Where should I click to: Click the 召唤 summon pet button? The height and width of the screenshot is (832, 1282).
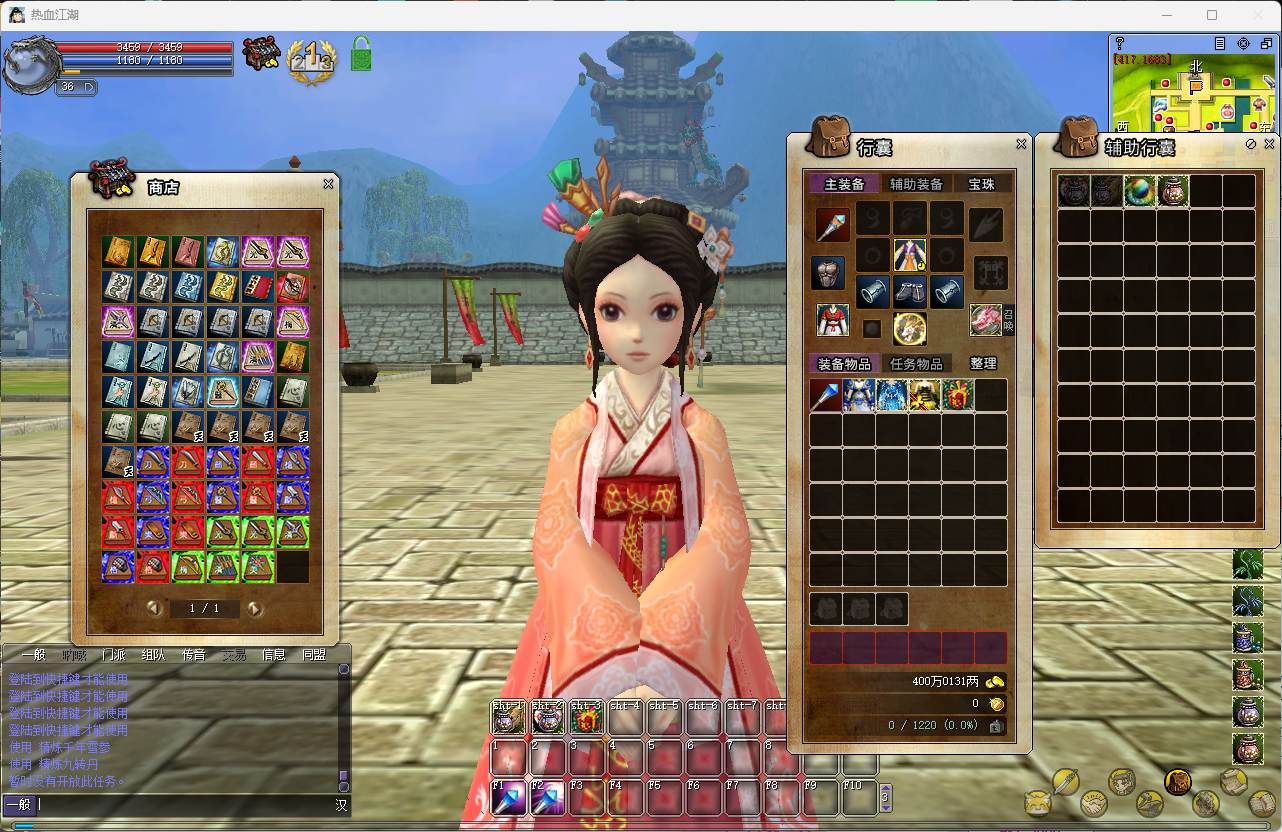[x=1008, y=320]
